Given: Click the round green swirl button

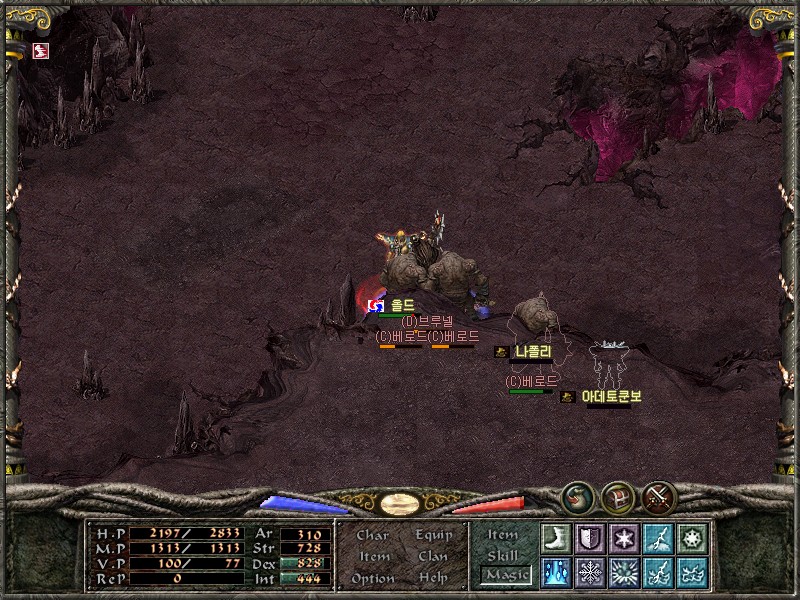Looking at the screenshot, I should (576, 496).
